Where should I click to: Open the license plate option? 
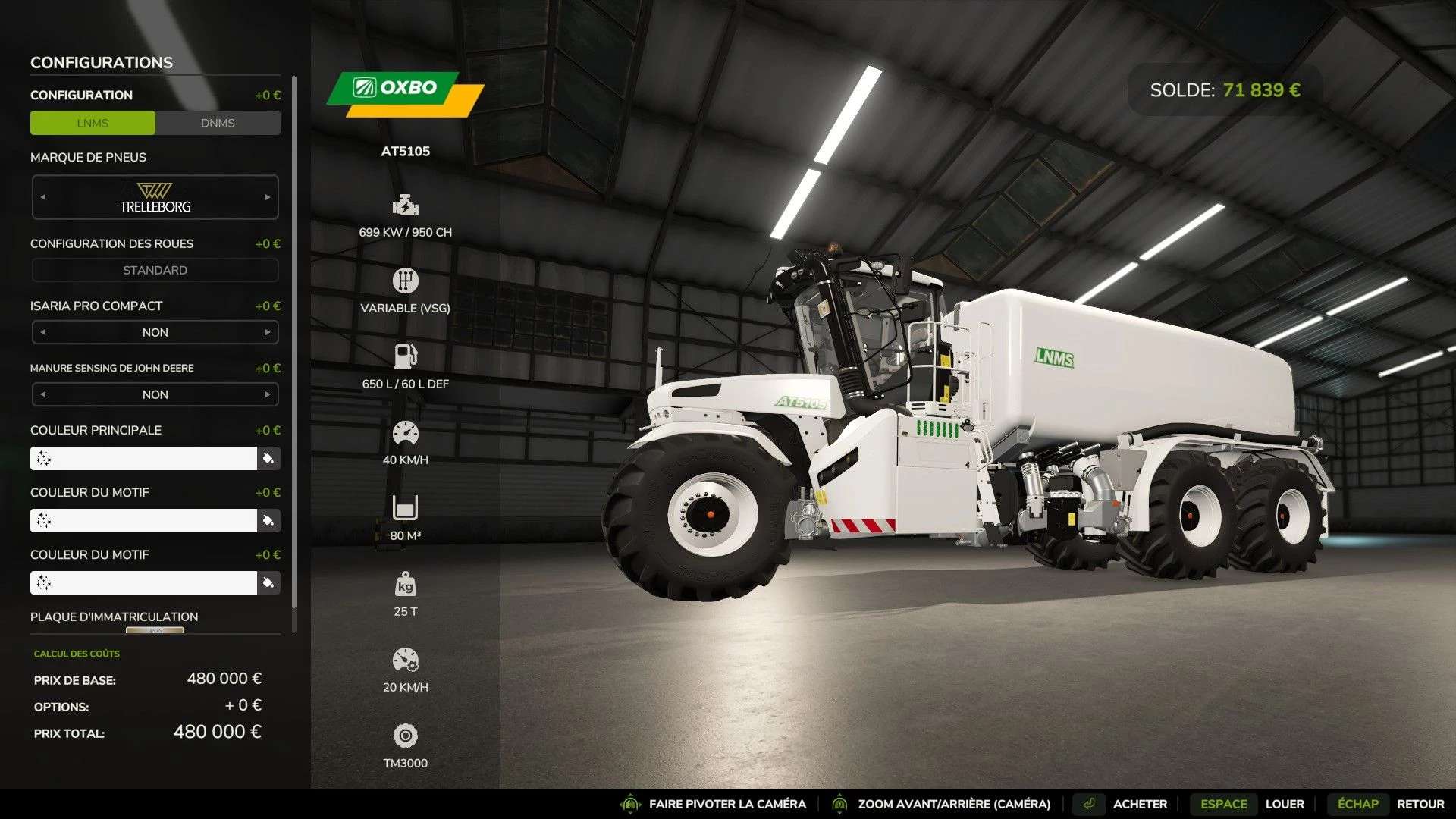click(x=155, y=629)
